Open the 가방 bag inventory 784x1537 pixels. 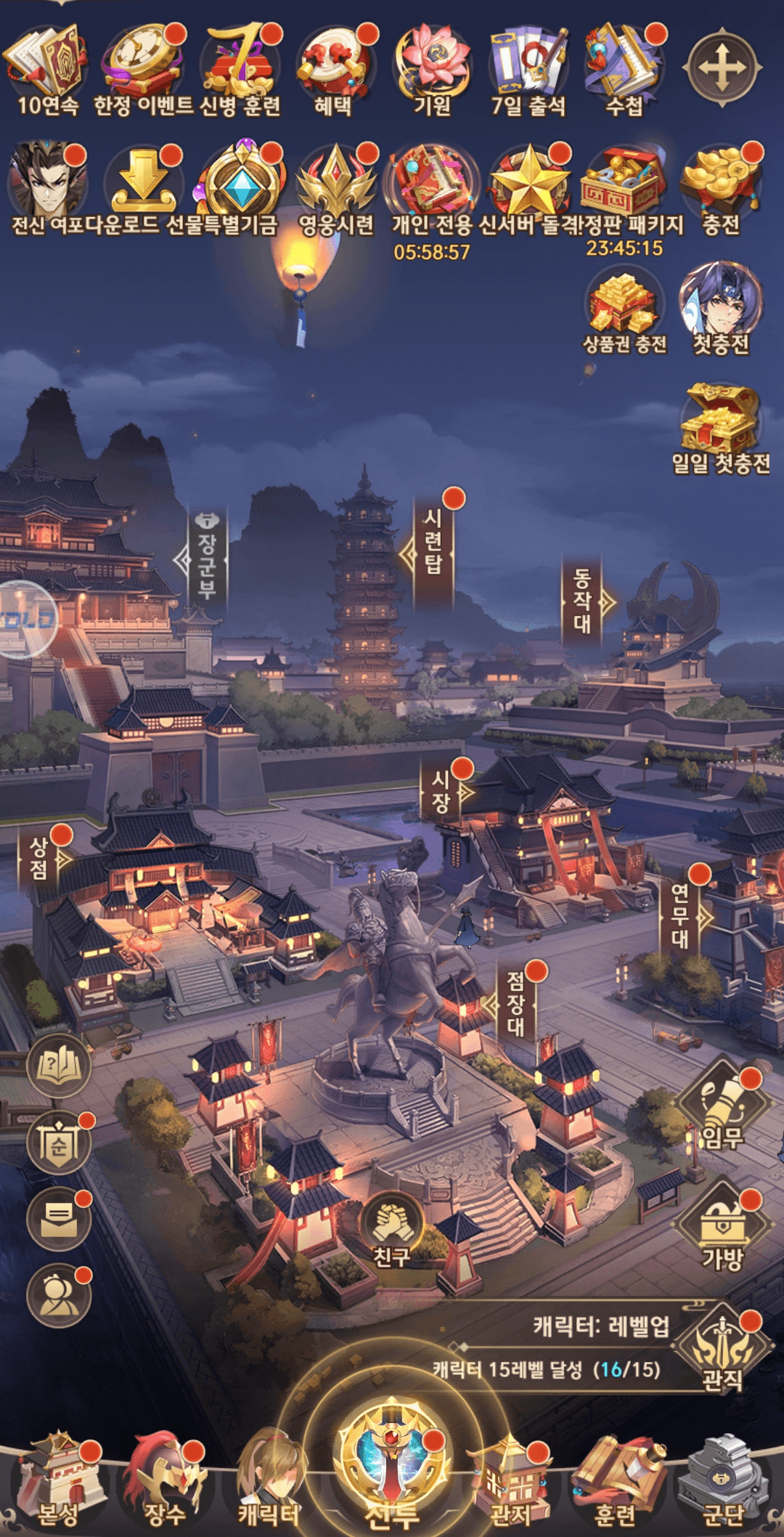723,1228
